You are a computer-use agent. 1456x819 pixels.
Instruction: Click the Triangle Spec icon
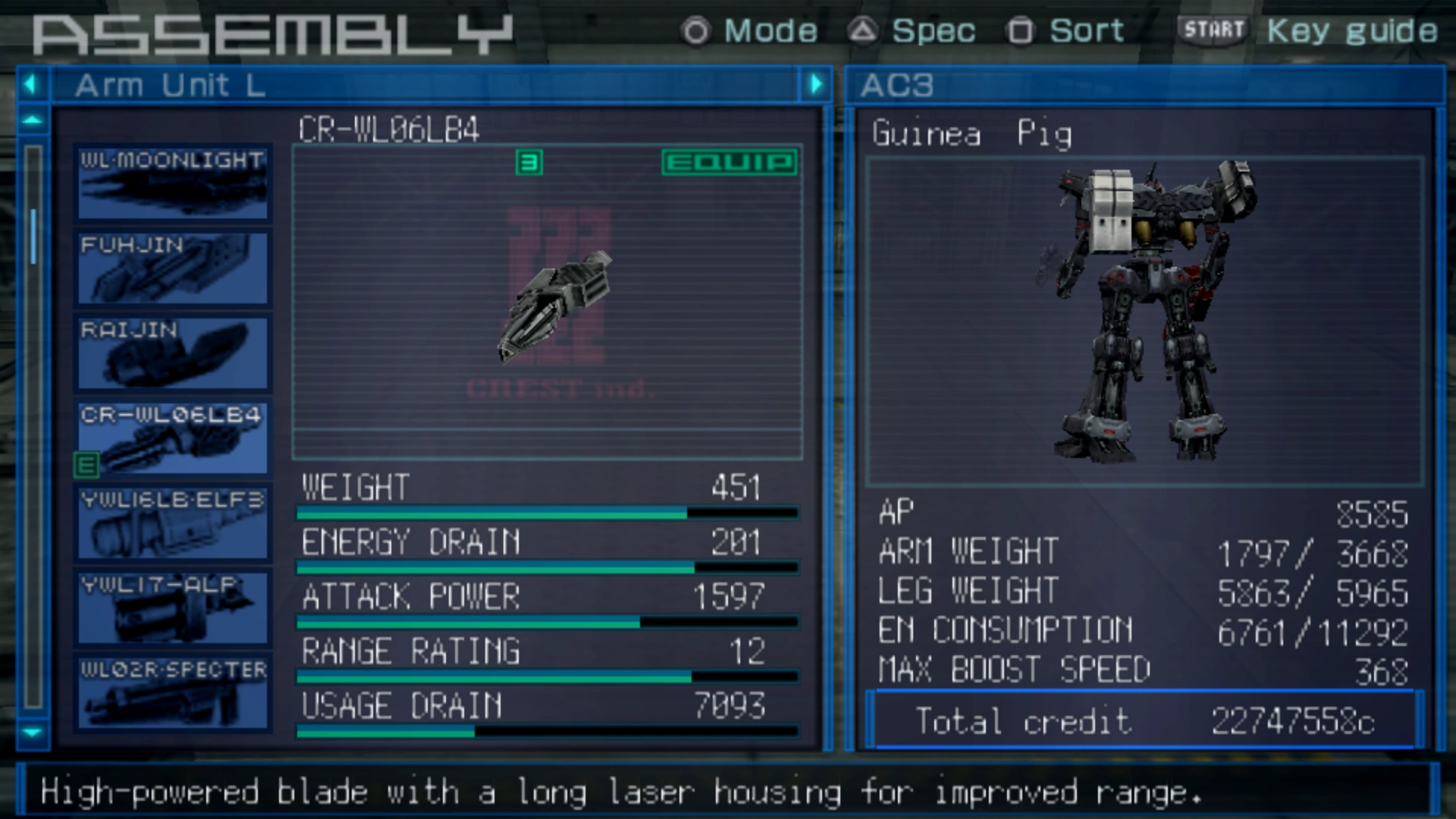pos(864,31)
